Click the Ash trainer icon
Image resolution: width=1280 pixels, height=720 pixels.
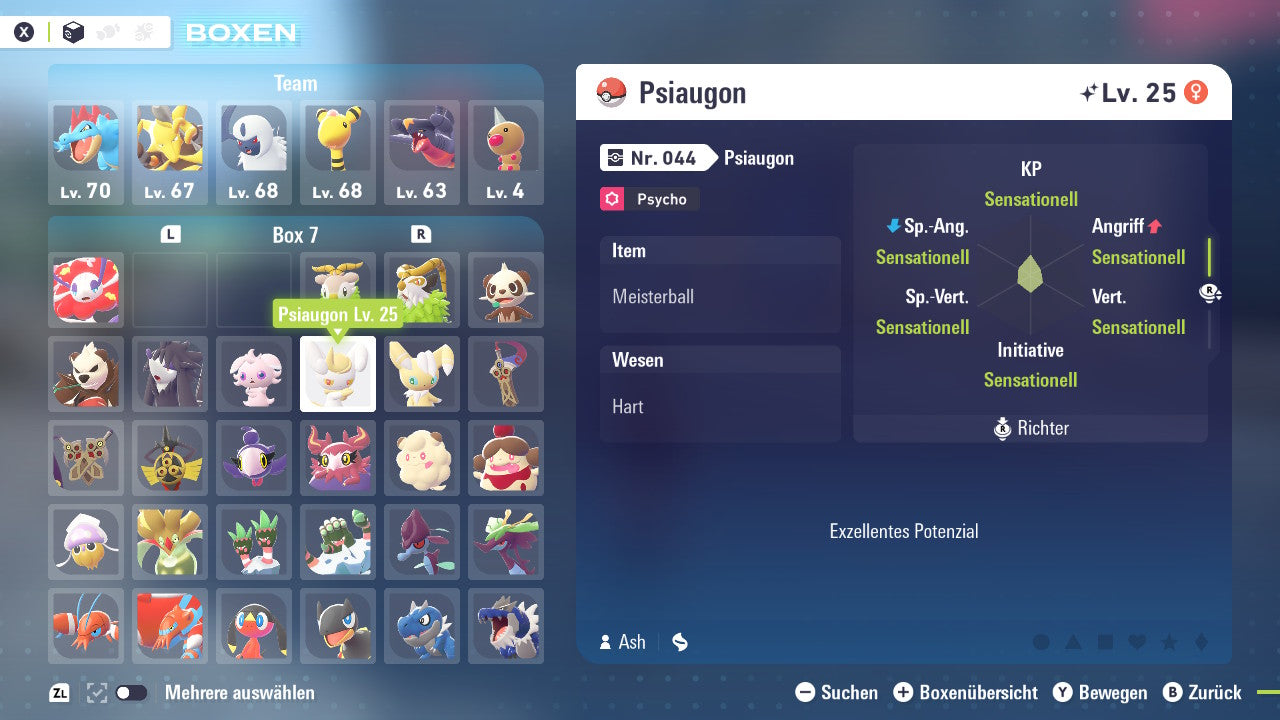click(x=607, y=643)
